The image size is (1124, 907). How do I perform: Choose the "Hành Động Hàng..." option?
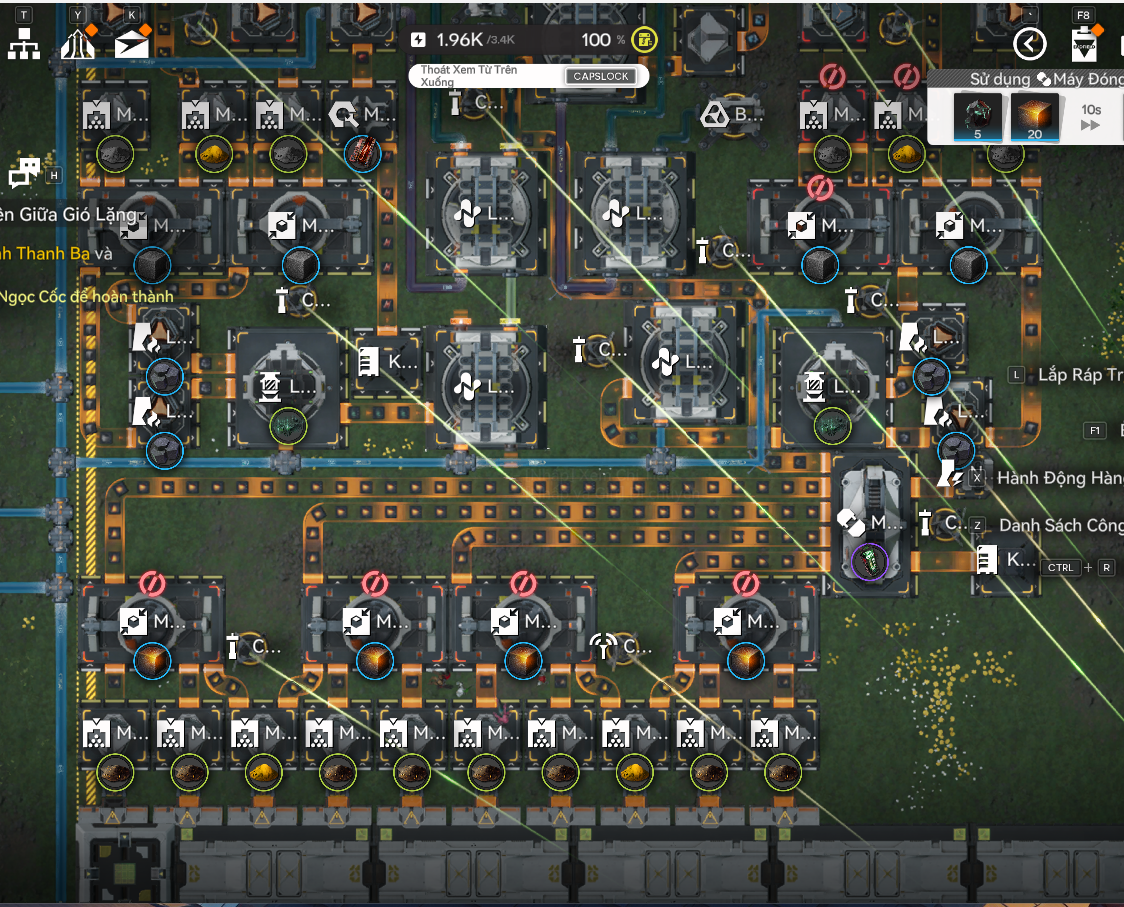[1058, 478]
